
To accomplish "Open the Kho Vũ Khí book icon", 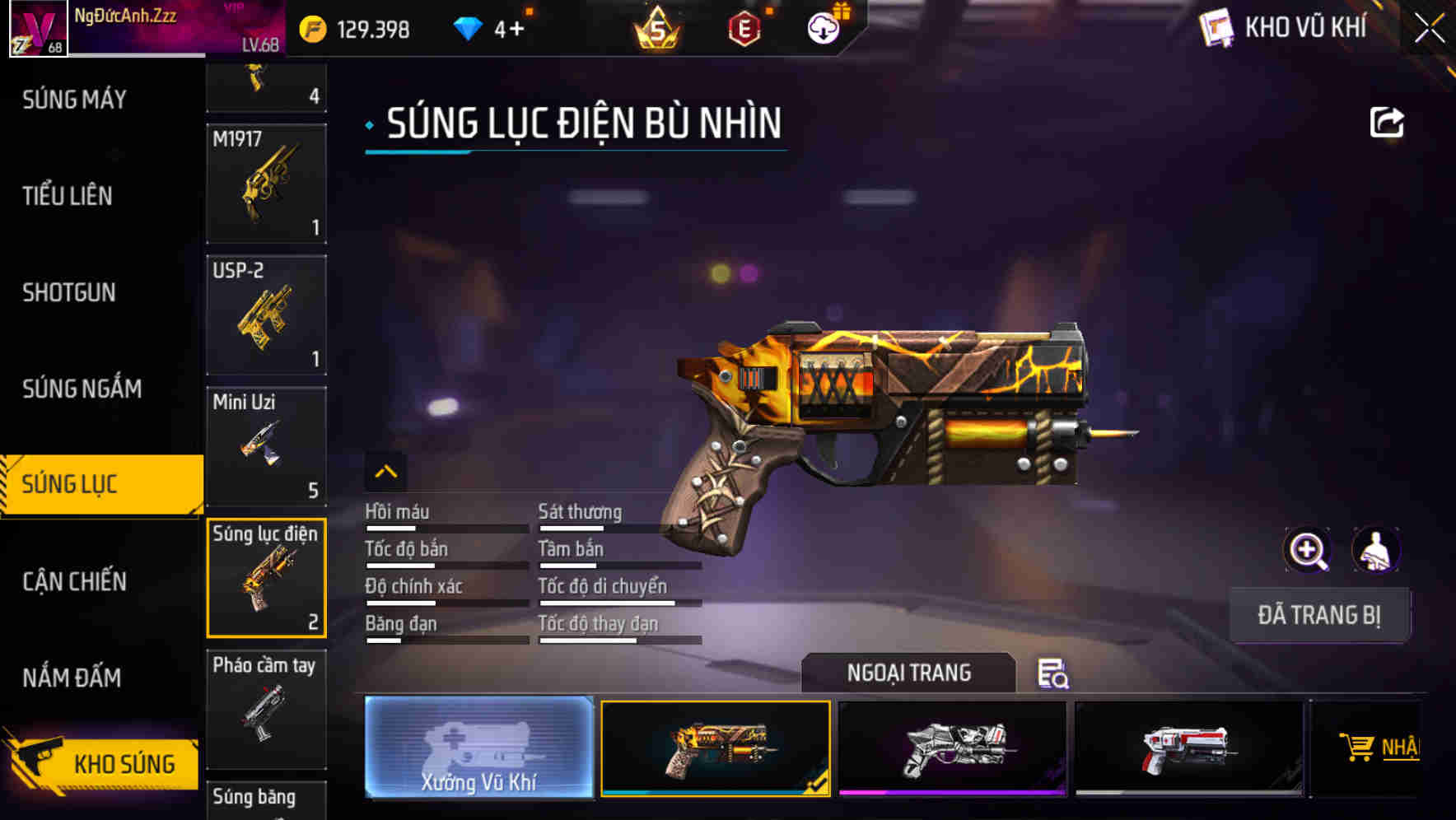I will click(x=1217, y=27).
